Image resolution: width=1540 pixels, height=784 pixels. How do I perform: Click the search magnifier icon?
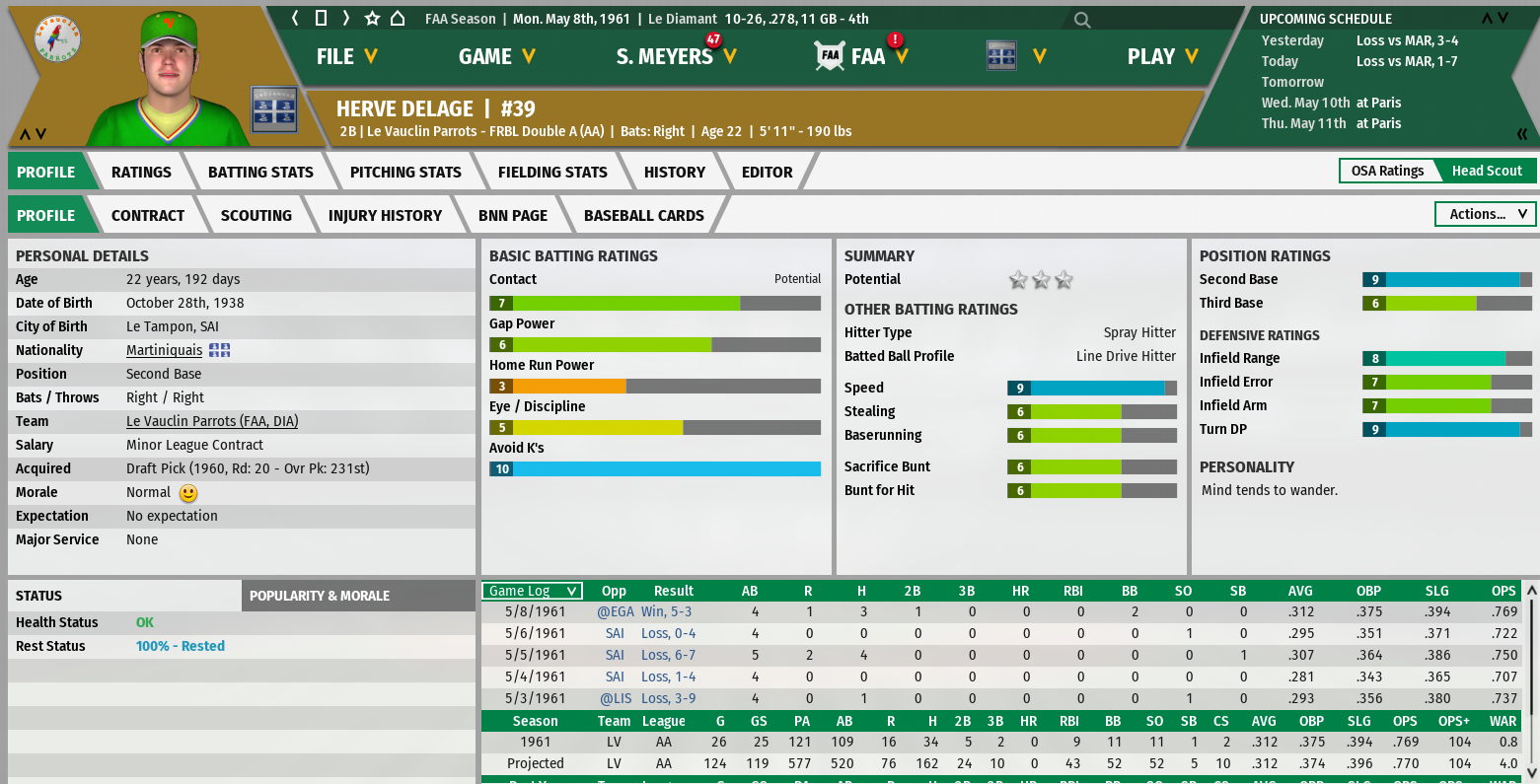pyautogui.click(x=1082, y=20)
